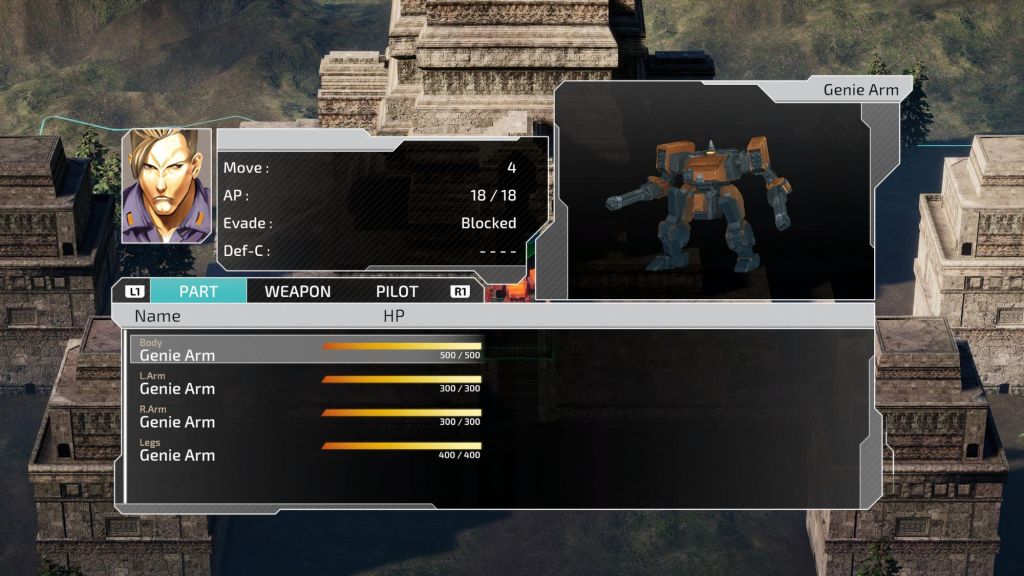Select the Body part row
The width and height of the screenshot is (1024, 576).
(306, 349)
